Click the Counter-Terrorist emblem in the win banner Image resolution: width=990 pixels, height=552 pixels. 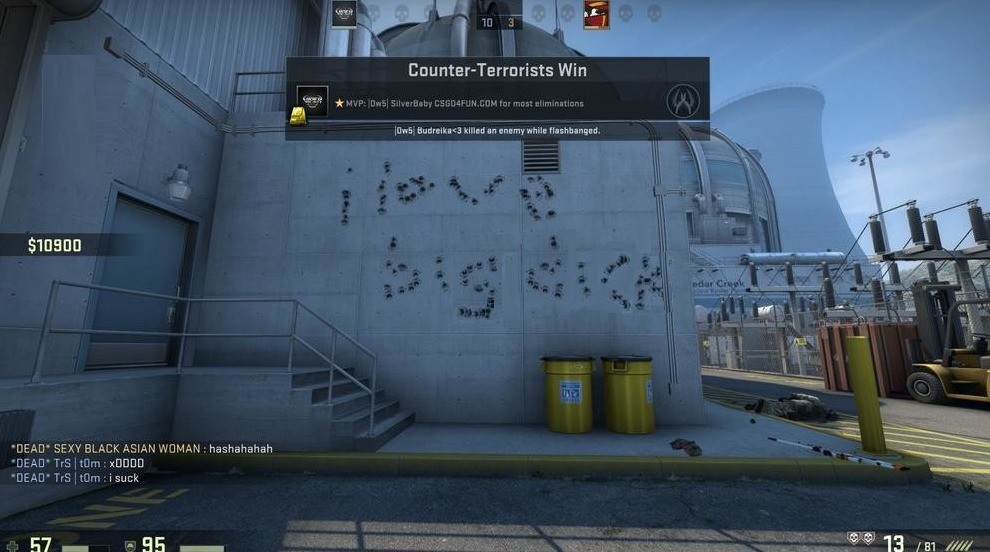point(682,101)
